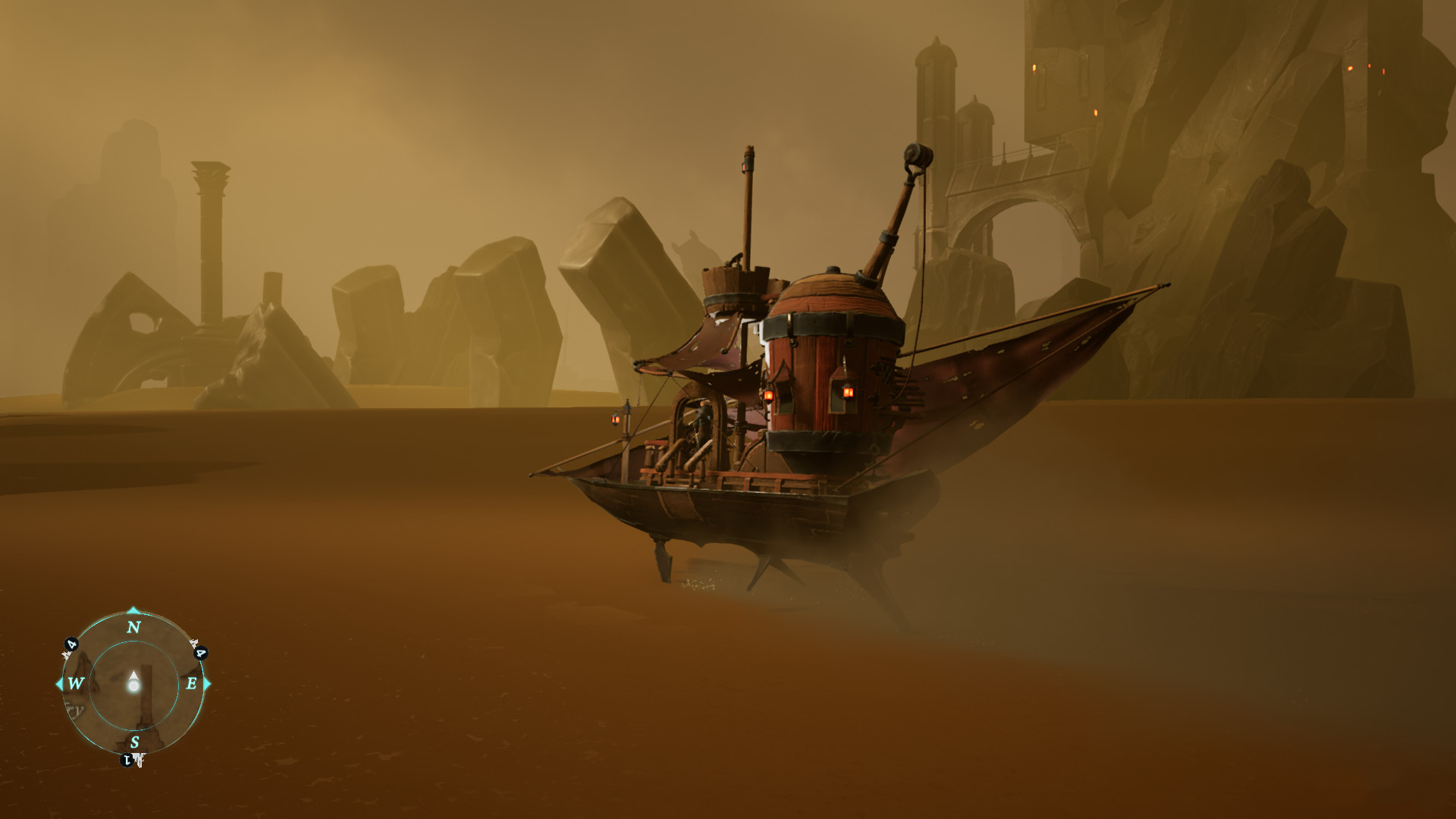Click the southern waypoint badge showing 1
The width and height of the screenshot is (1456, 819).
click(x=126, y=758)
